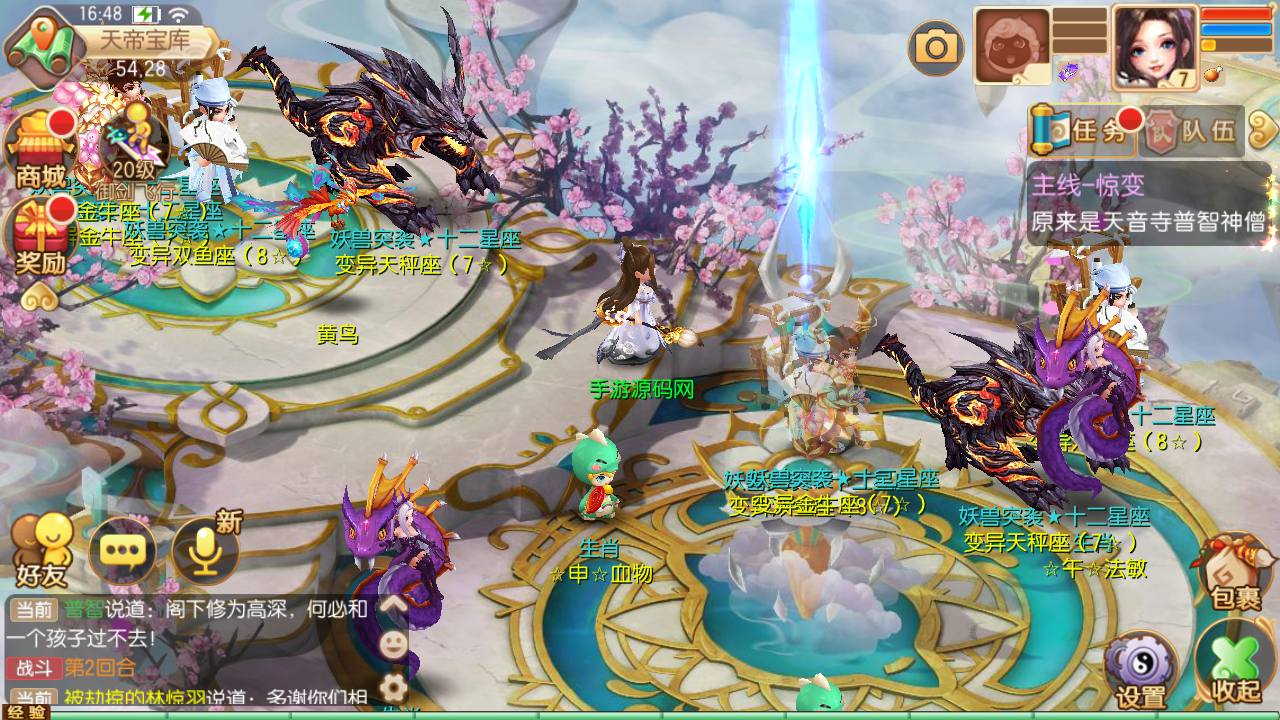Open the 奖励 rewards gift box

(40, 238)
